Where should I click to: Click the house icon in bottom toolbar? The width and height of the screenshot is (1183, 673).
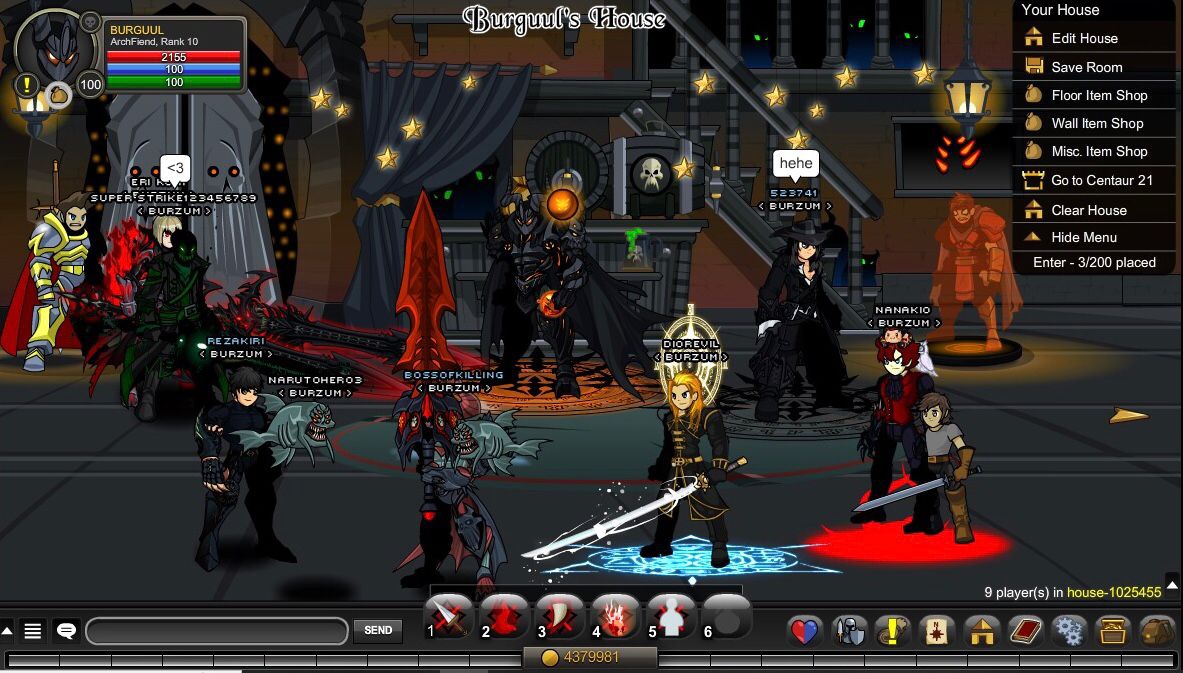(982, 631)
